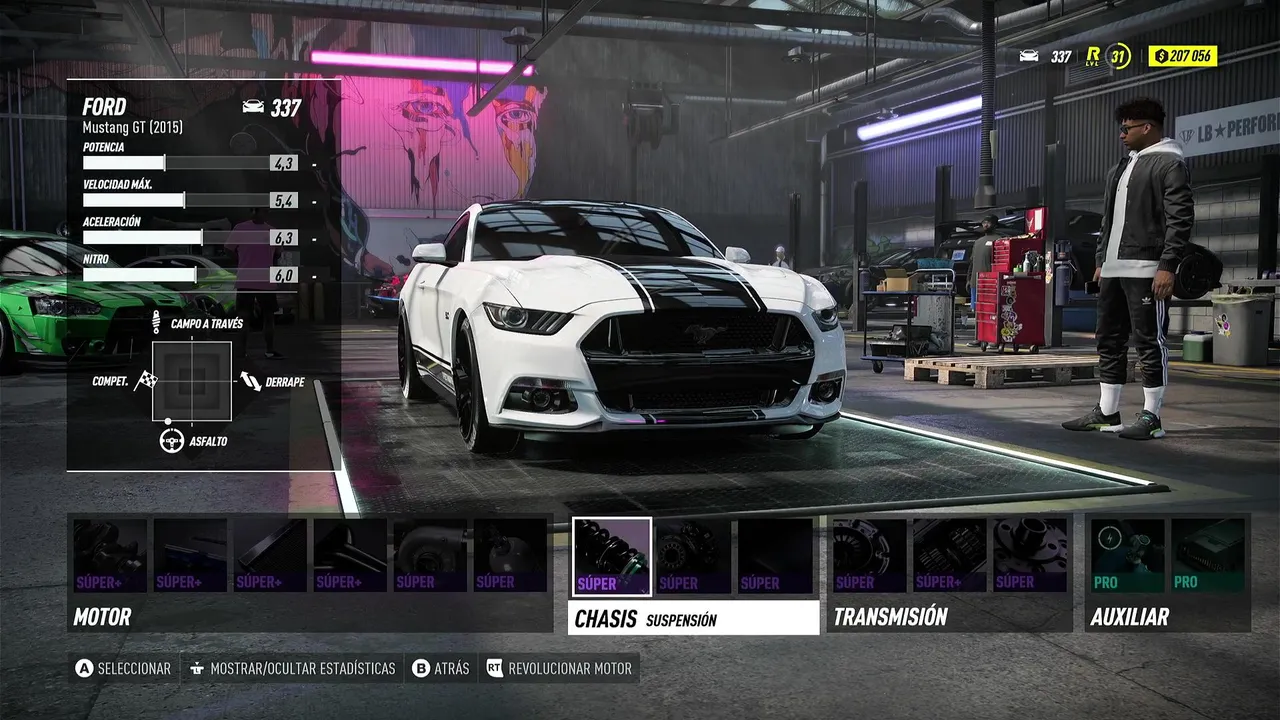Viewport: 1280px width, 720px height.
Task: Go to the Auxiliar category
Action: click(x=1129, y=617)
